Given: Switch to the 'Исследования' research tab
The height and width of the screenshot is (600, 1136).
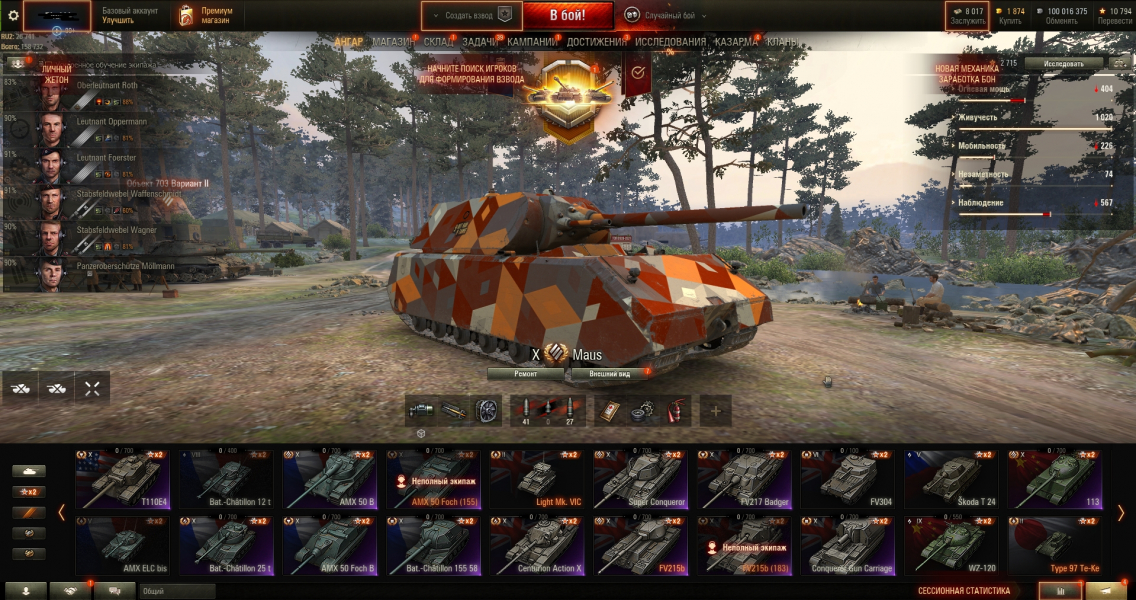Looking at the screenshot, I should (x=670, y=42).
